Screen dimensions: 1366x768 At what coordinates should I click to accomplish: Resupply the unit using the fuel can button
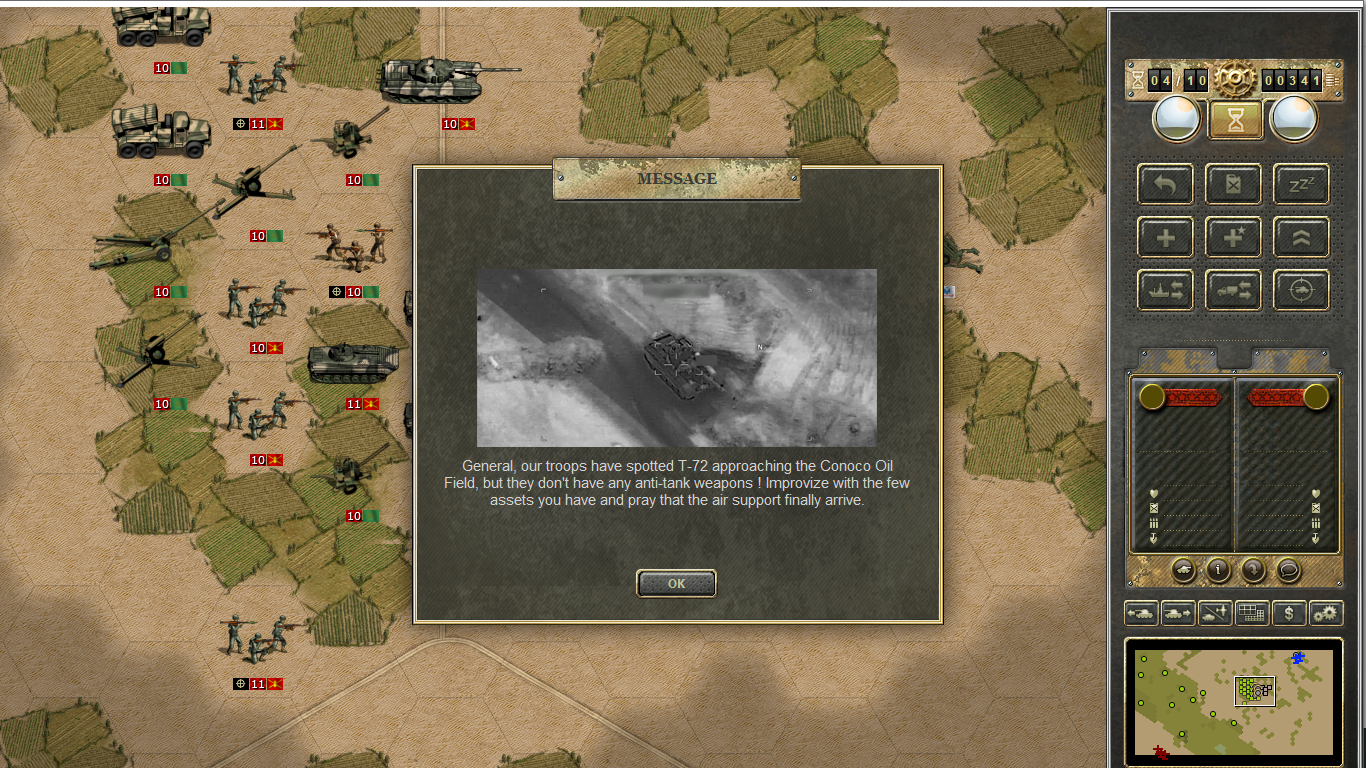click(1233, 184)
